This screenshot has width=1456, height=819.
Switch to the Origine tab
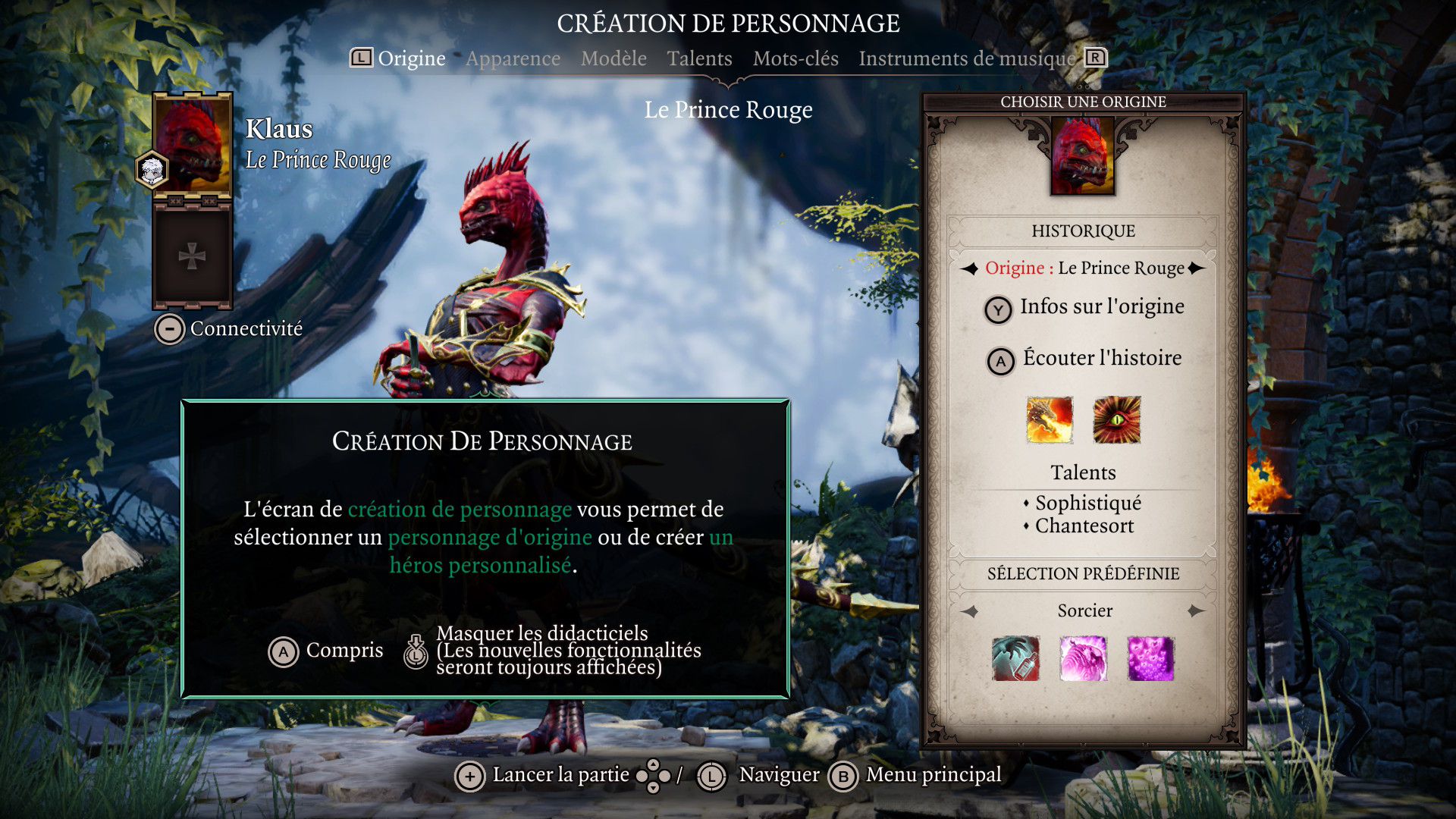(411, 58)
